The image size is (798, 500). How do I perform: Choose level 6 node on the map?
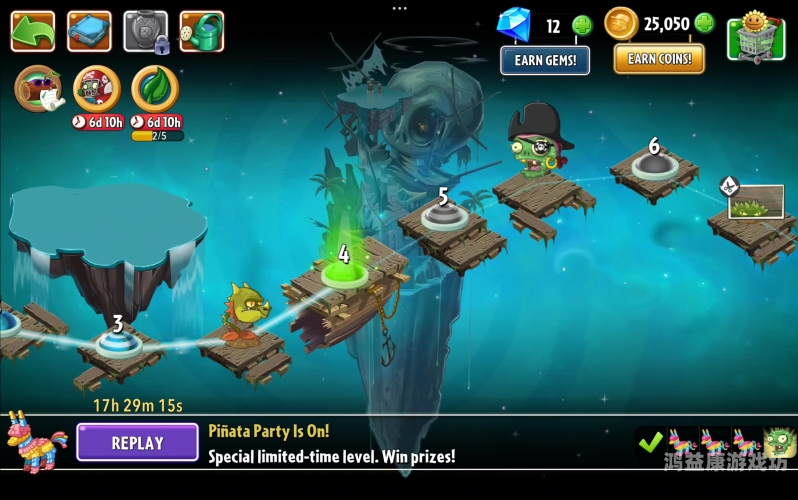point(654,163)
